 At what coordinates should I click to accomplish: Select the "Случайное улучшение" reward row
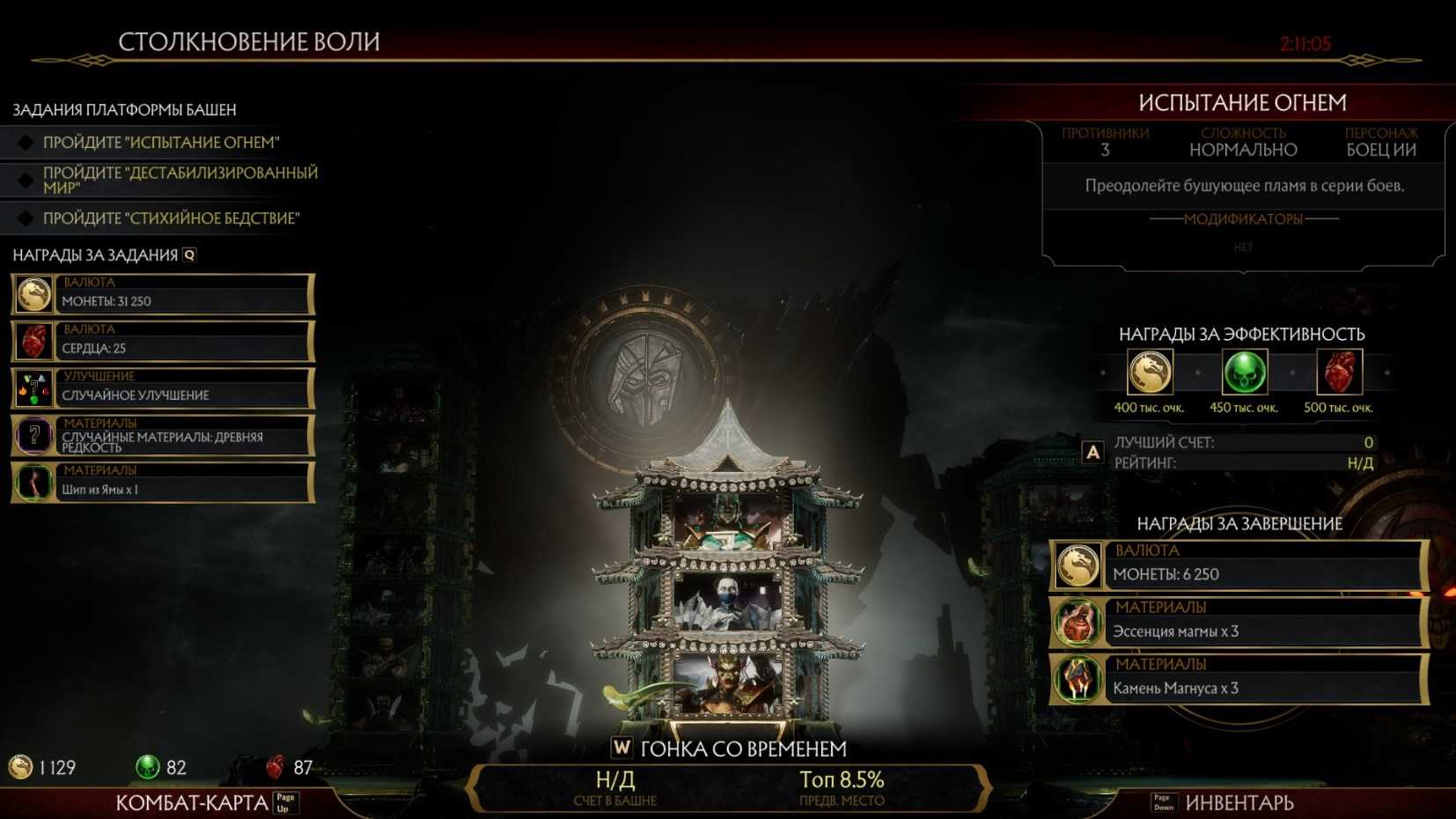pyautogui.click(x=163, y=388)
